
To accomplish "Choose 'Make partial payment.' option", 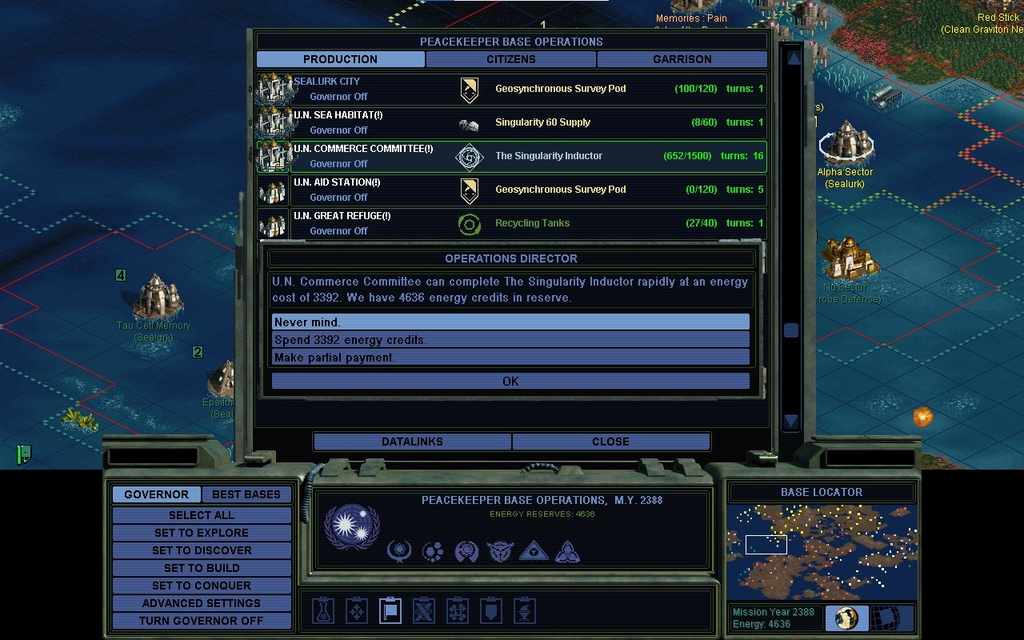I will [510, 357].
